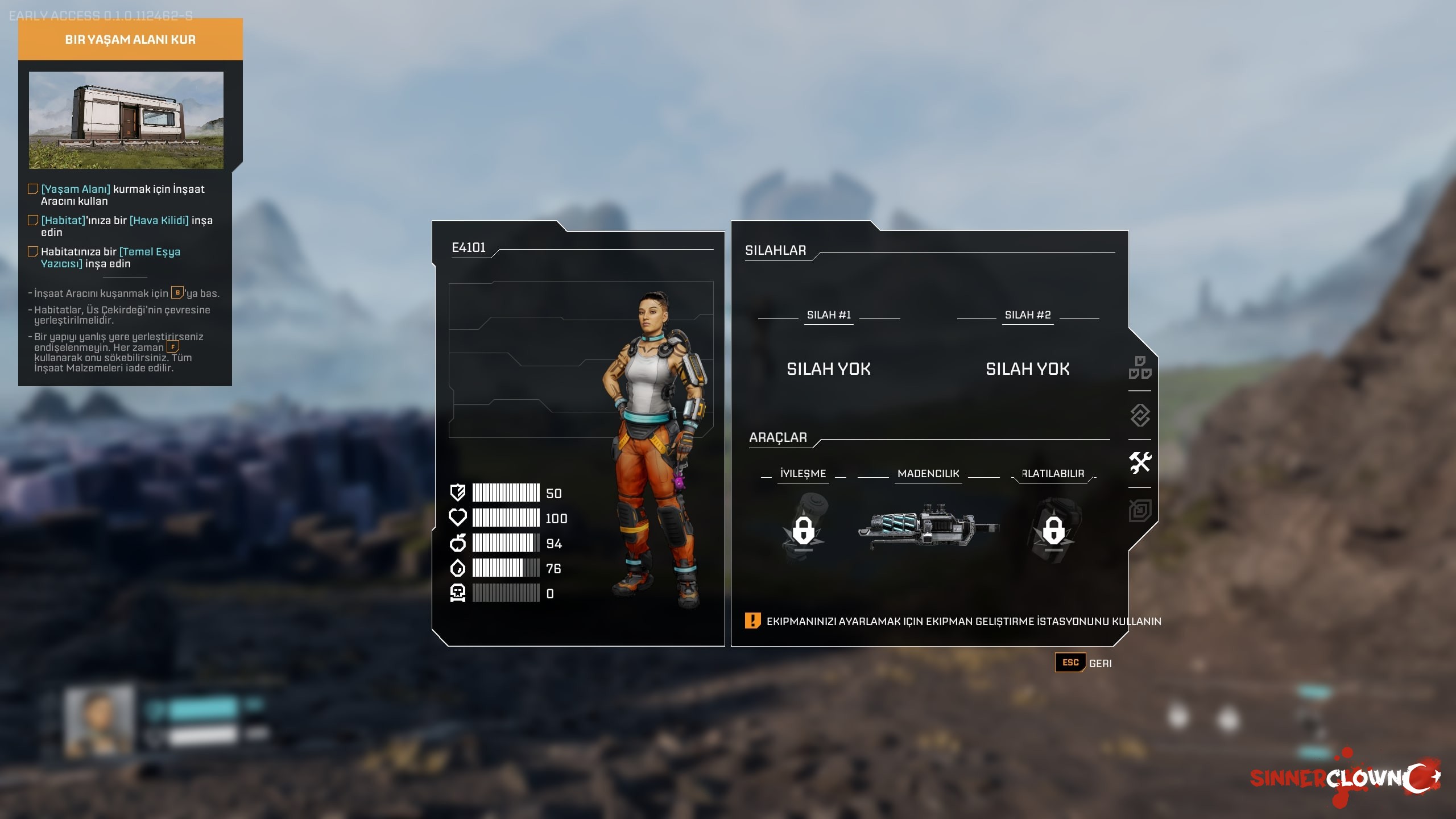The height and width of the screenshot is (819, 1456).
Task: Select the hammer and wrench tools tab
Action: (x=1140, y=462)
